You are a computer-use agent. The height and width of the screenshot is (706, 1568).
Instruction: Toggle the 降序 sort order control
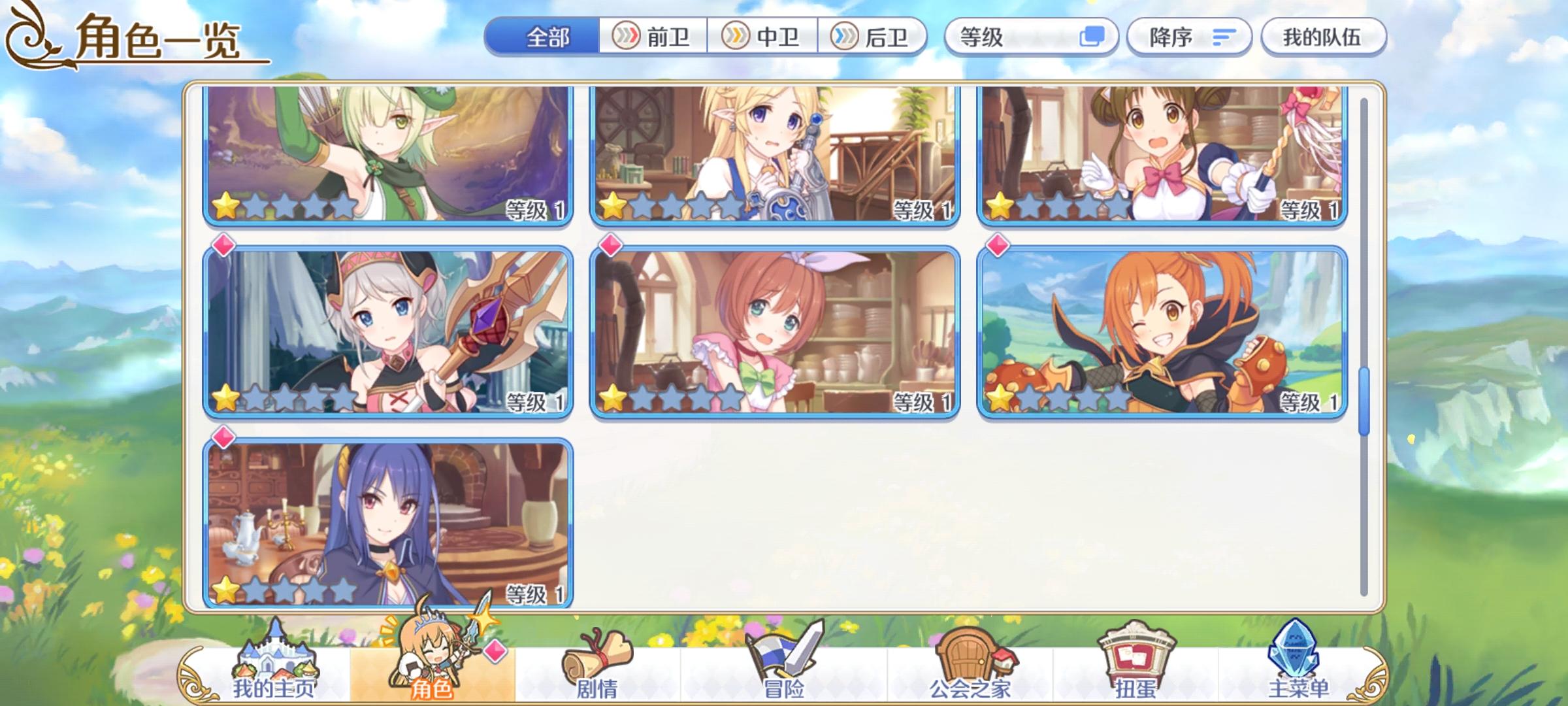point(1189,37)
